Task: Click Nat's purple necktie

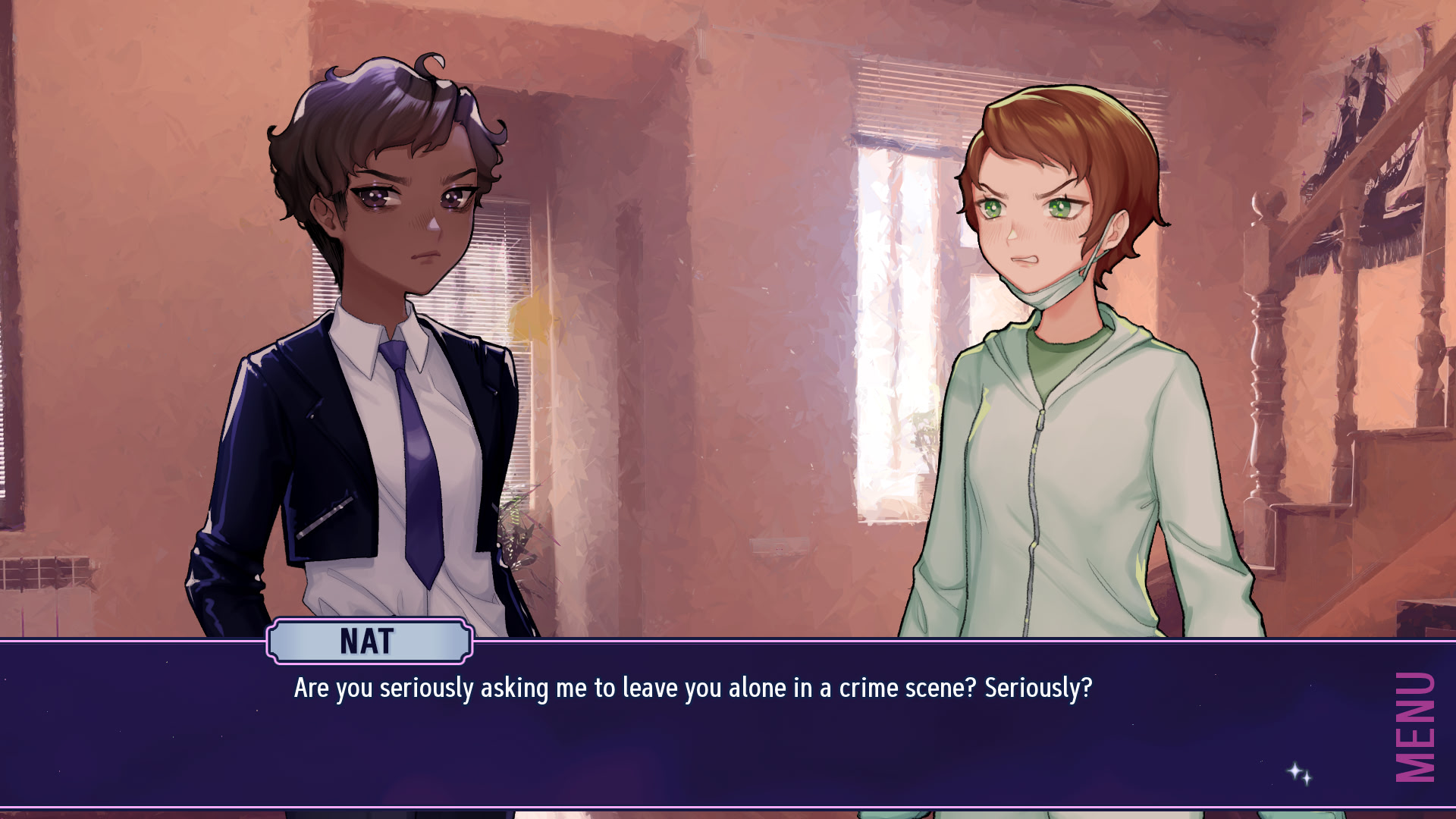Action: pos(417,447)
